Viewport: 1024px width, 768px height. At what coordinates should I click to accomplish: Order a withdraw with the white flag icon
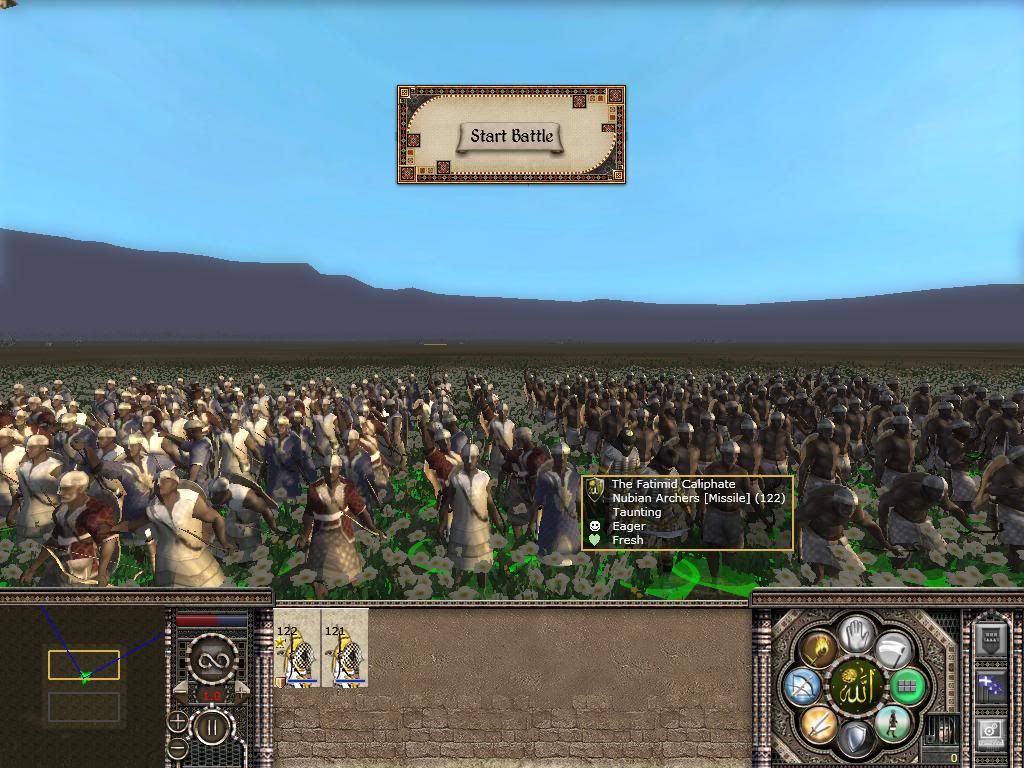click(891, 650)
